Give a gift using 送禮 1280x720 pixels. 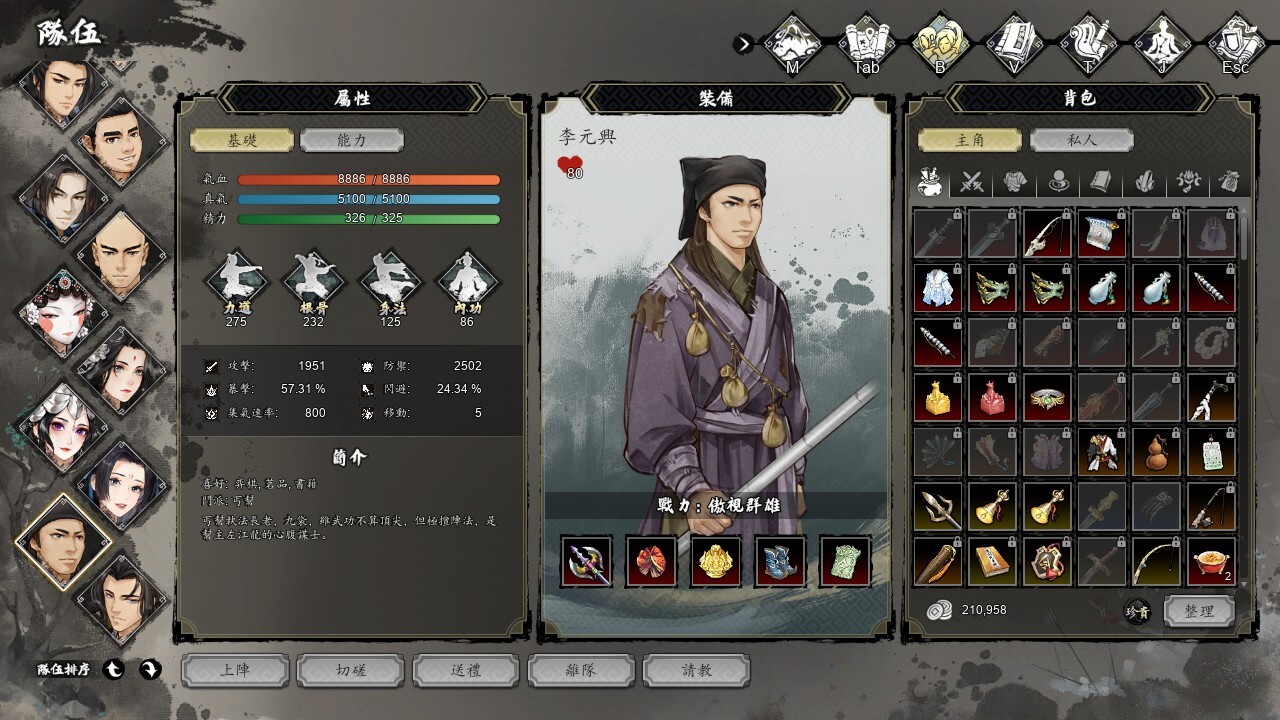[466, 670]
